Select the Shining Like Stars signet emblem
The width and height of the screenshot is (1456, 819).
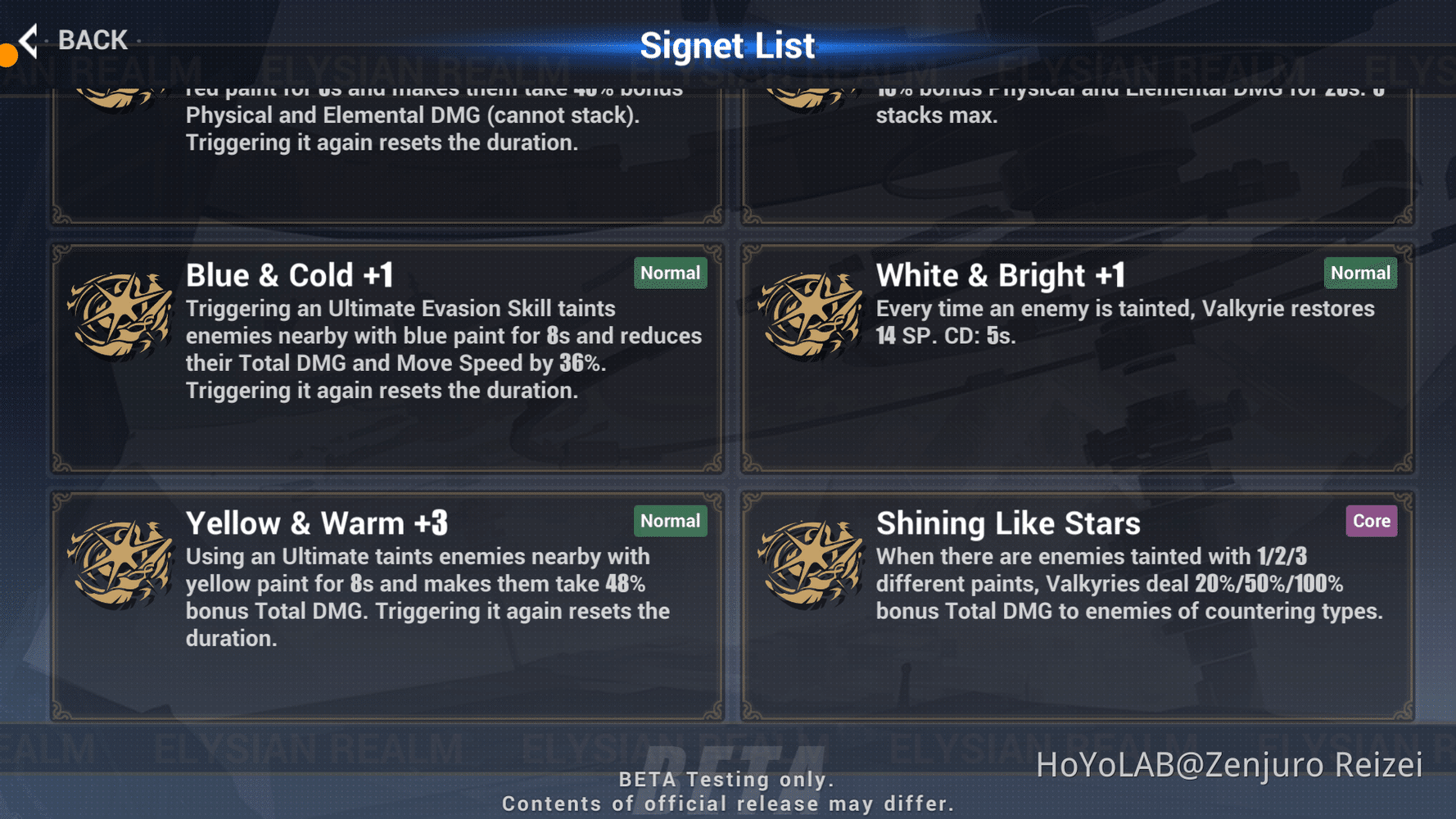pyautogui.click(x=812, y=565)
